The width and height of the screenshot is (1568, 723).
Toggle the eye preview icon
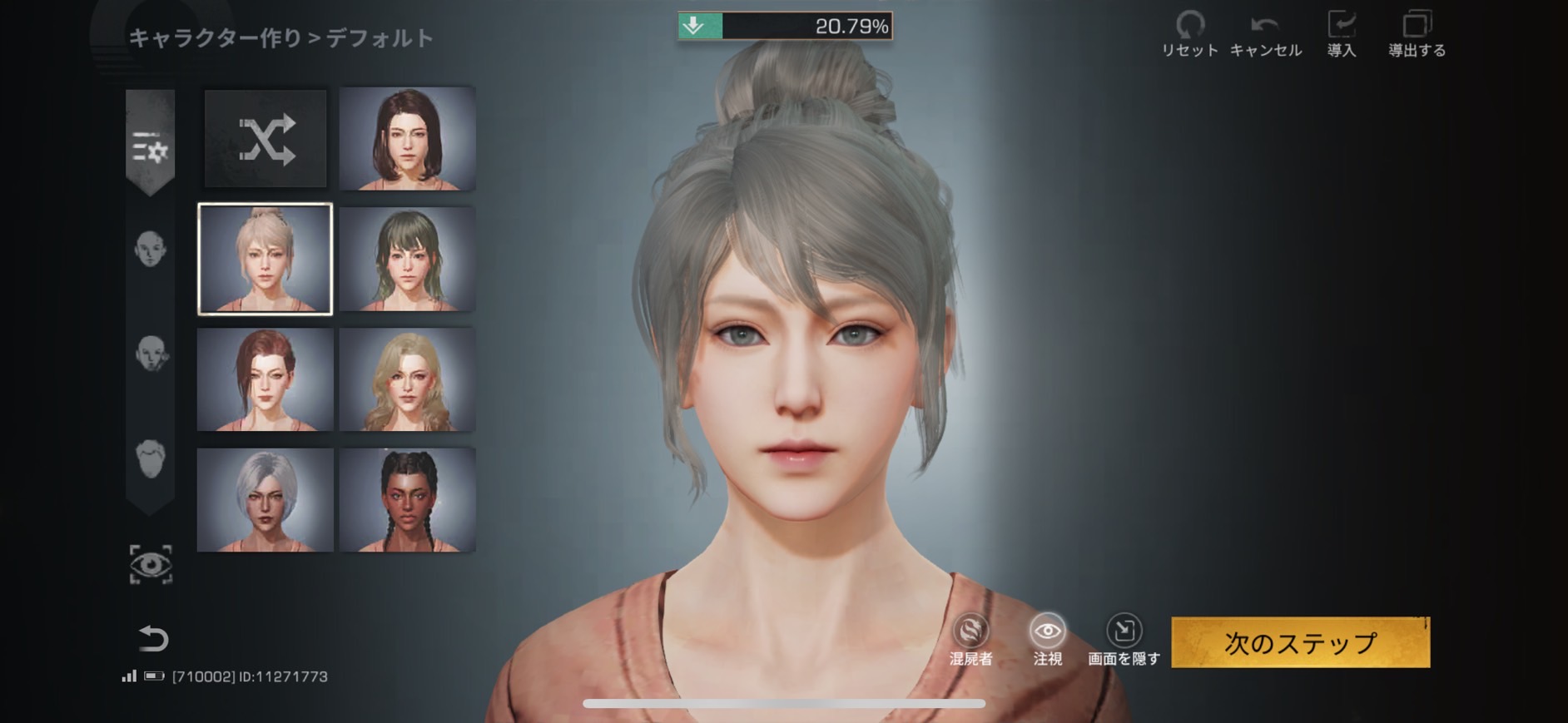click(x=151, y=565)
